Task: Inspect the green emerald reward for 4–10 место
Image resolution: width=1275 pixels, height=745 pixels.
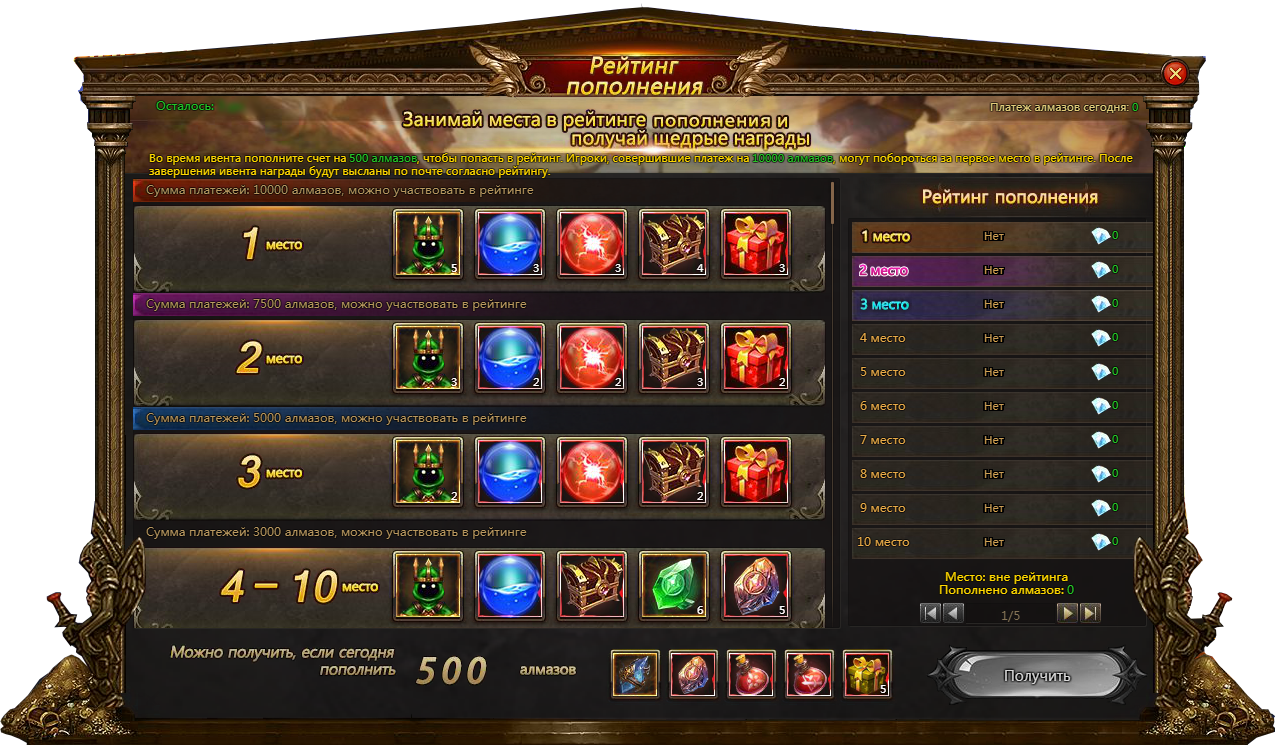Action: pyautogui.click(x=674, y=586)
